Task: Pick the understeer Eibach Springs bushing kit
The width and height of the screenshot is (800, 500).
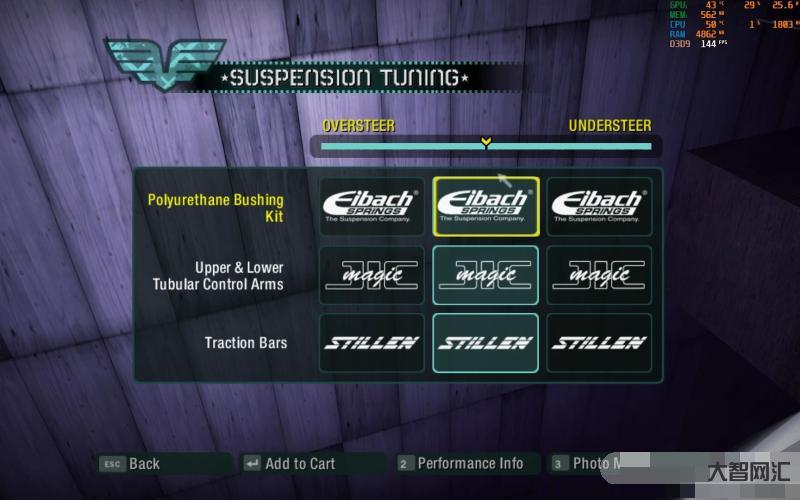Action: click(599, 206)
